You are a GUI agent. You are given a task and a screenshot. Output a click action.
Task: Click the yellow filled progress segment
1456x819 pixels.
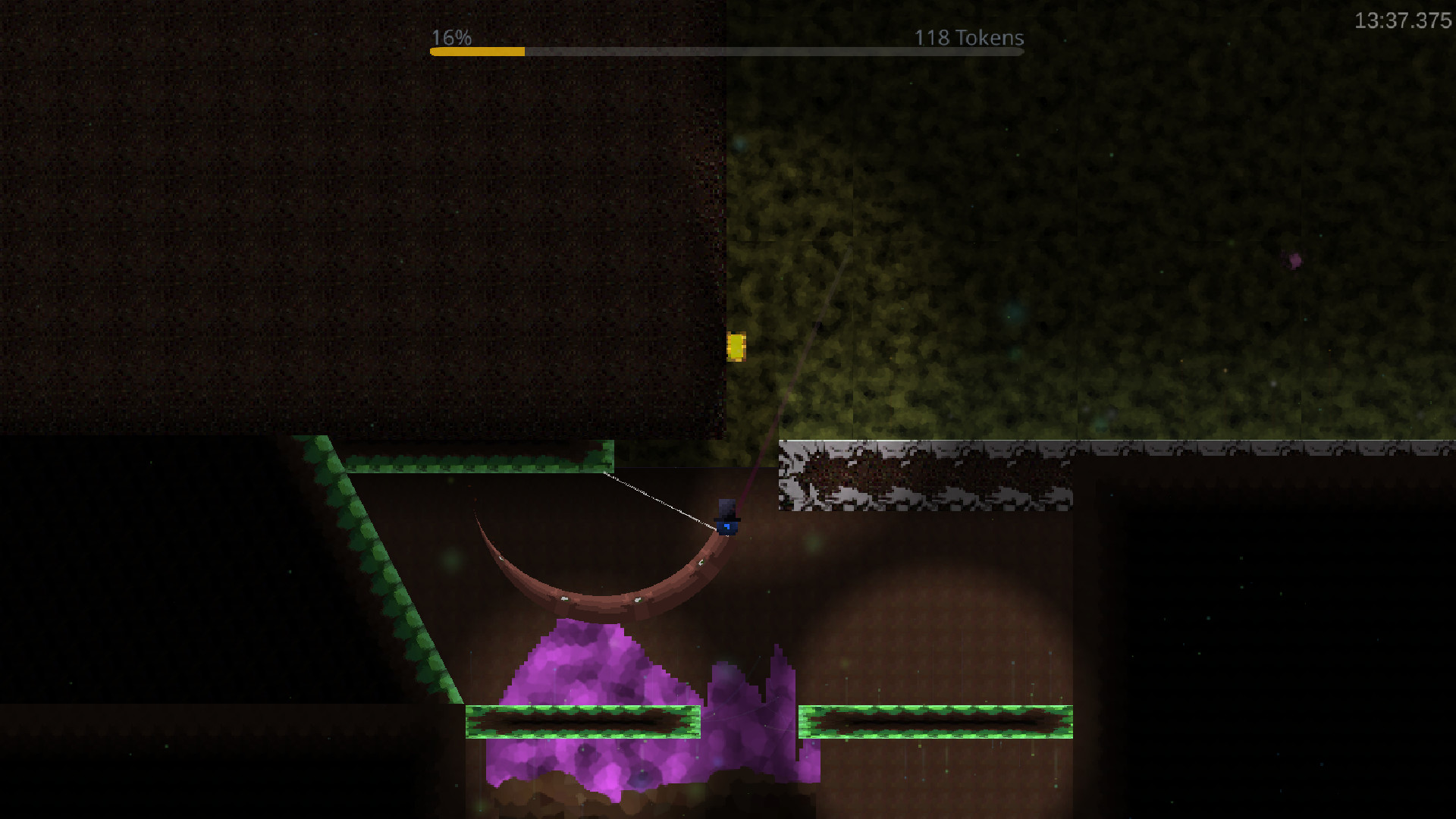pyautogui.click(x=478, y=52)
